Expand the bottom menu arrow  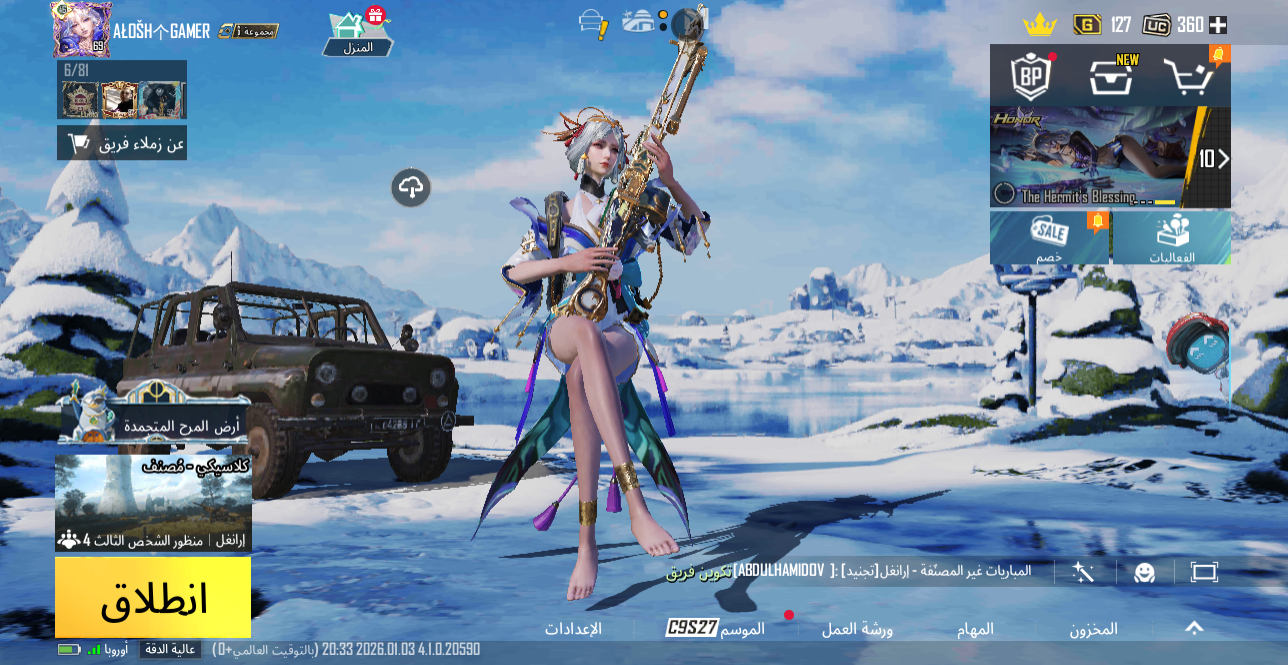pyautogui.click(x=1194, y=628)
